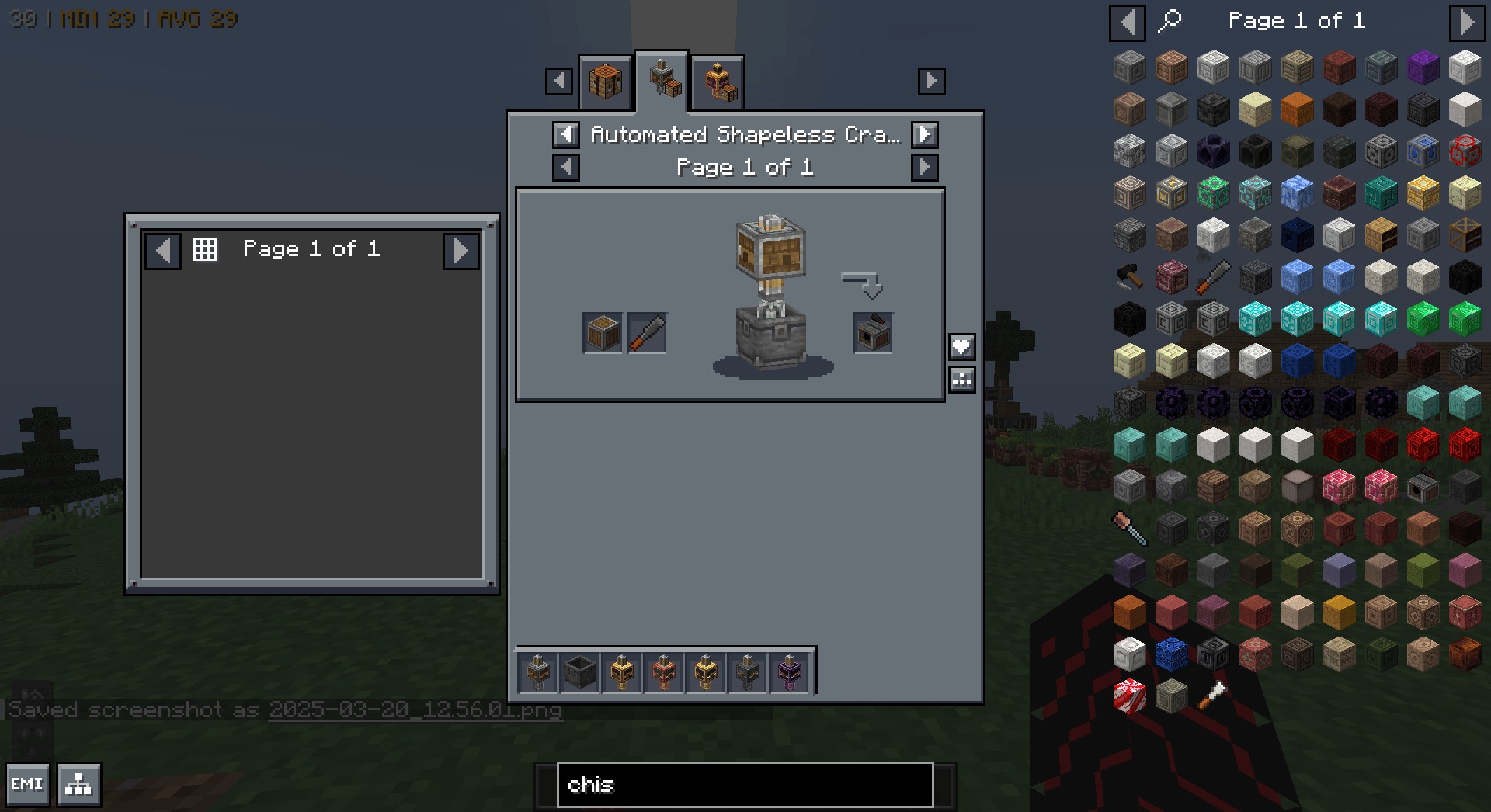Select the chisel ingredient slot
This screenshot has width=1491, height=812.
(x=647, y=333)
